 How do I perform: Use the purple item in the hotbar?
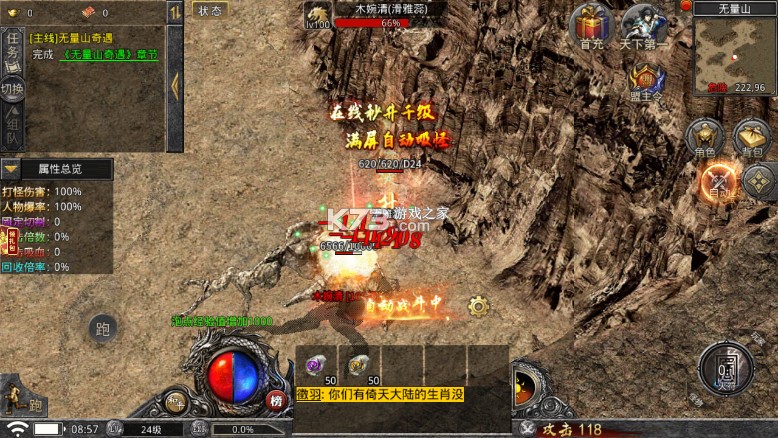coord(317,366)
